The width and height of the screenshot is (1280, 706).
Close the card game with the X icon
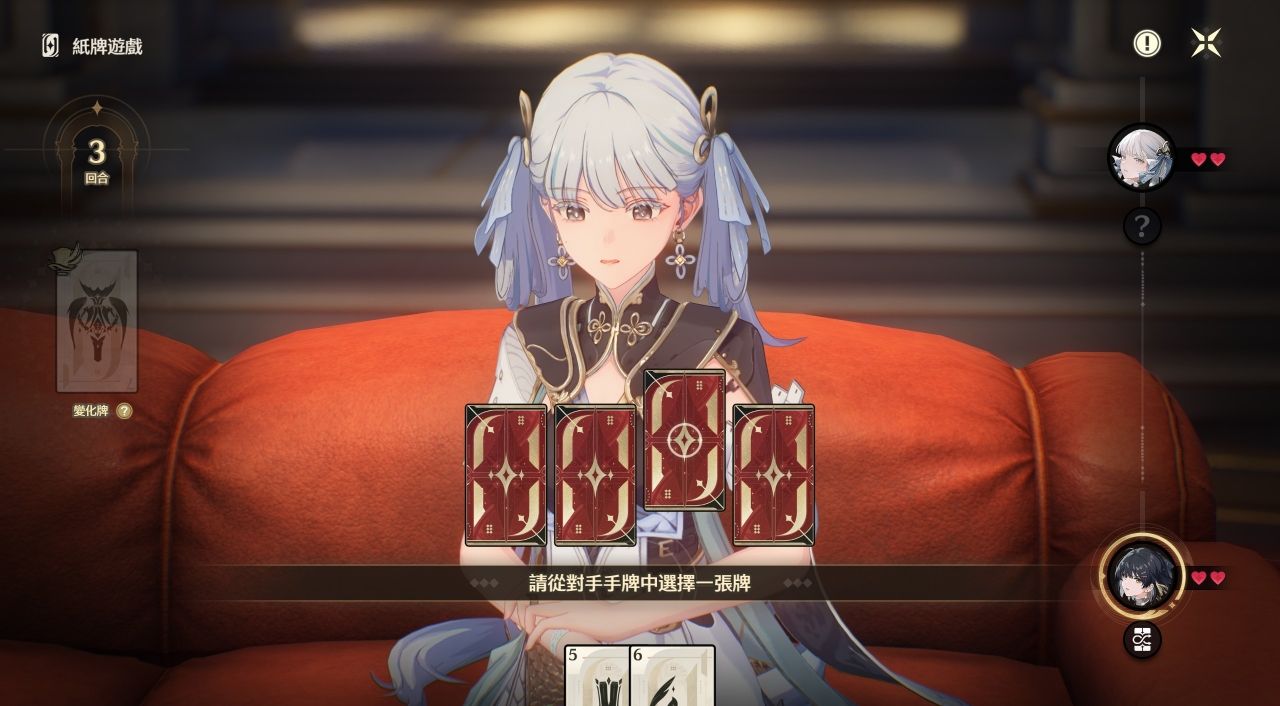(1206, 43)
